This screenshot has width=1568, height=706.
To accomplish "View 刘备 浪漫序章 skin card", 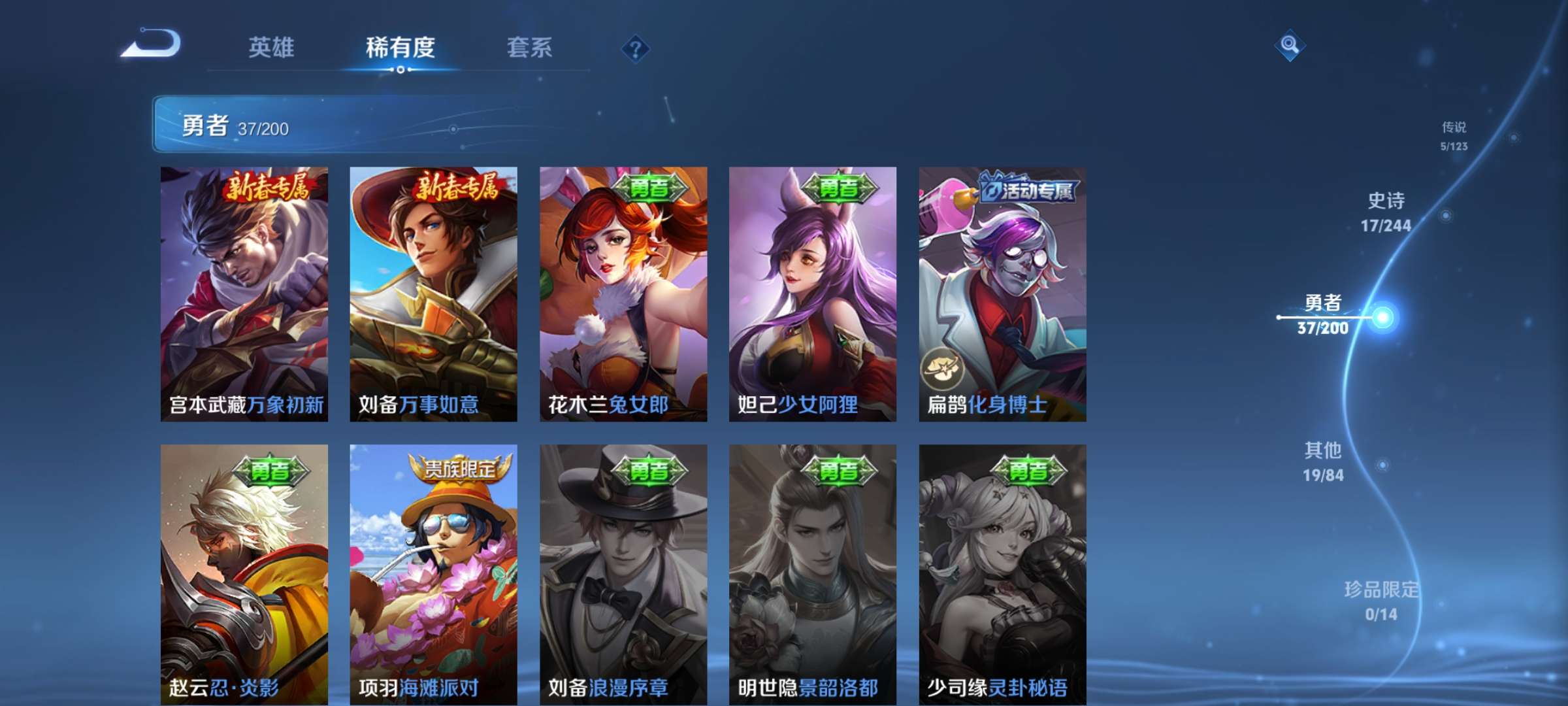I will point(623,574).
